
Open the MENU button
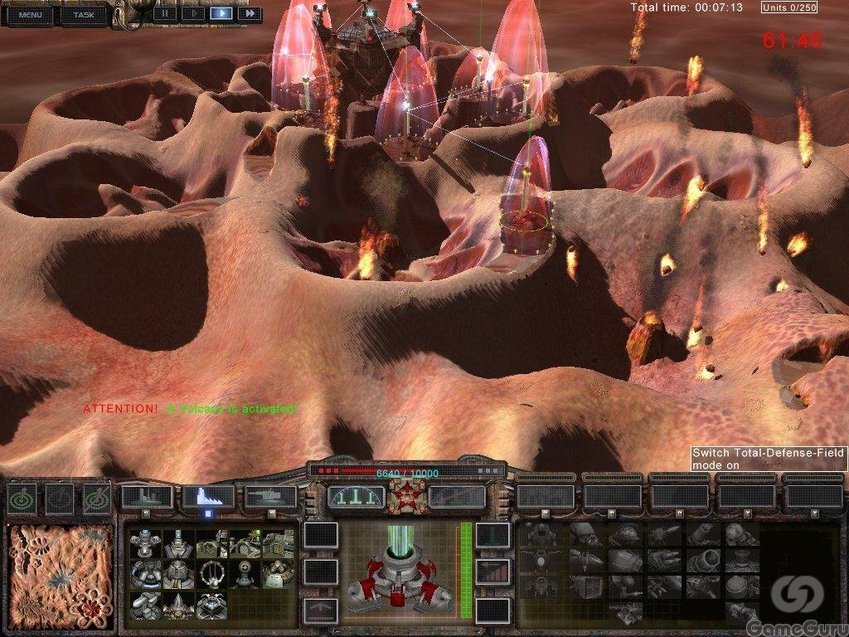[30, 15]
